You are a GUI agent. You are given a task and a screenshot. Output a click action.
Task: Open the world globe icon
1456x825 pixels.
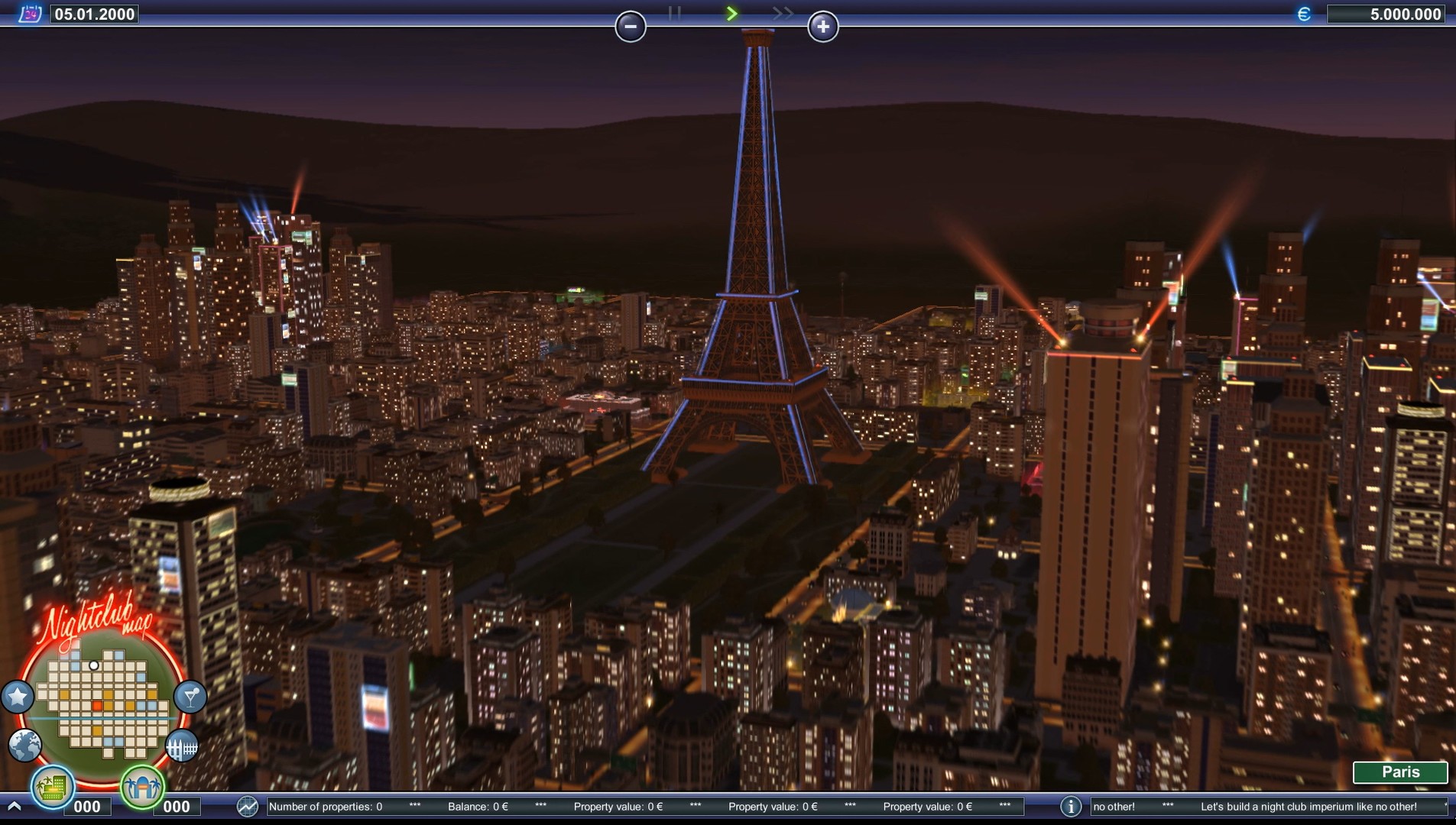coord(25,745)
